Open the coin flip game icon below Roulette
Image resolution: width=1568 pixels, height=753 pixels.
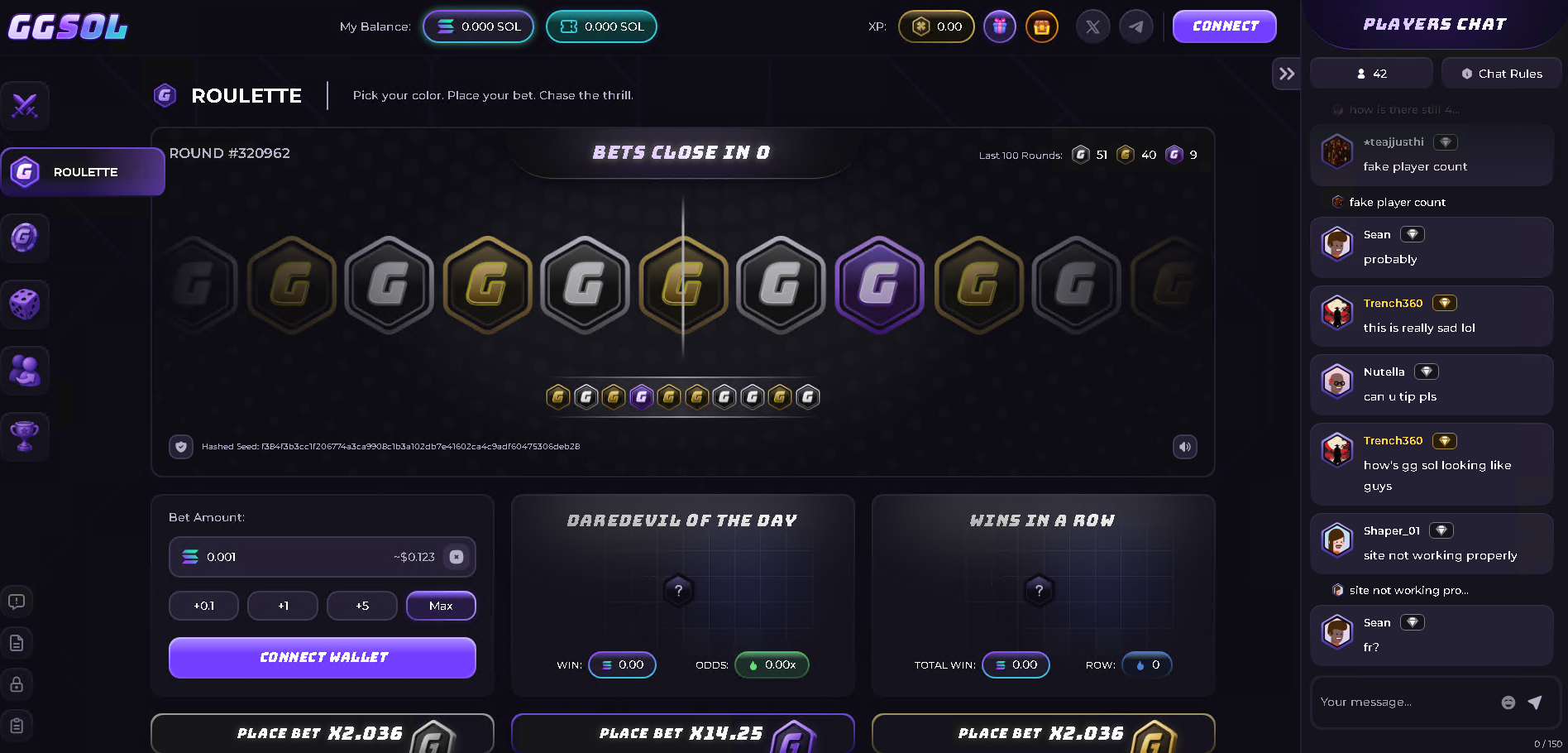[x=25, y=238]
